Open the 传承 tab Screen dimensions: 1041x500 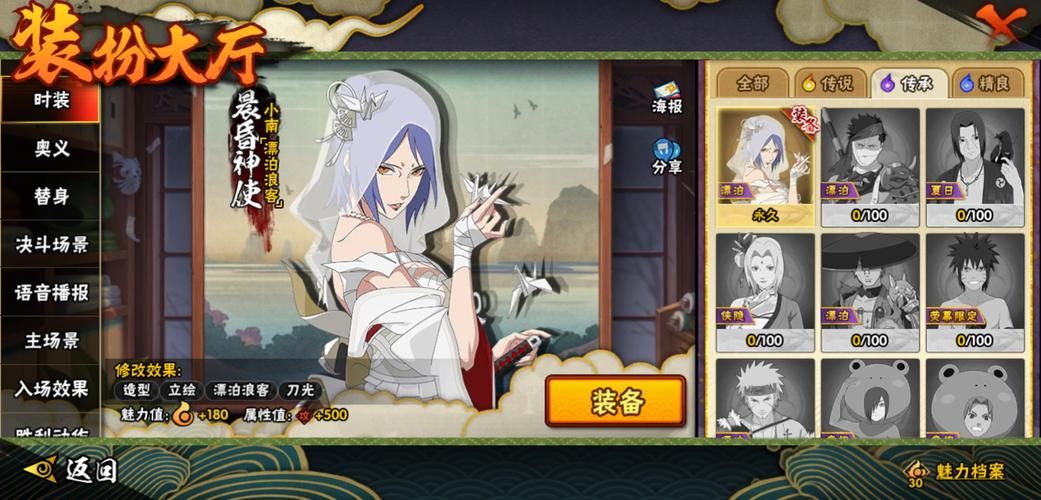tap(909, 83)
